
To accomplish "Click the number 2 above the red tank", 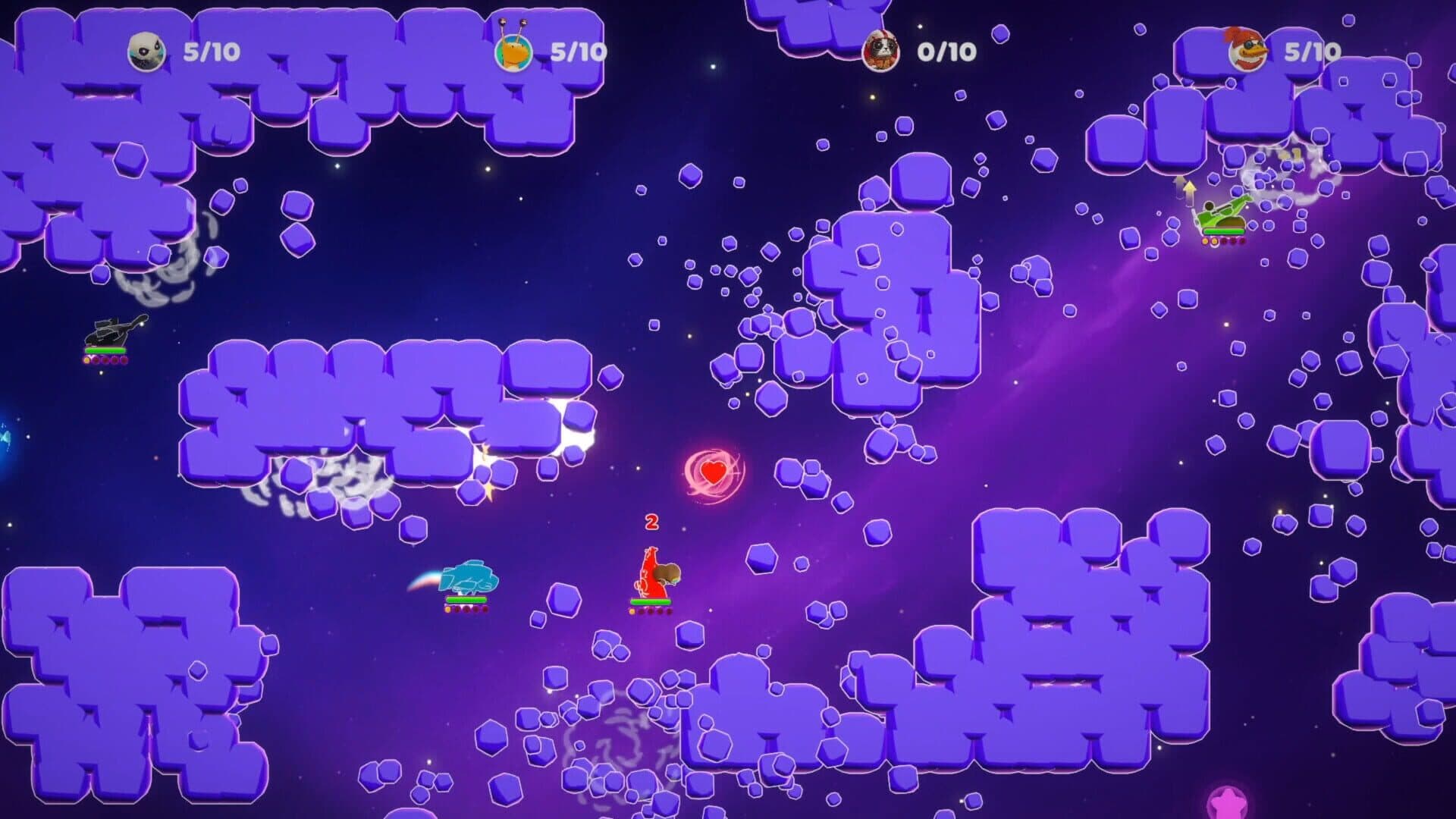I will (x=651, y=522).
